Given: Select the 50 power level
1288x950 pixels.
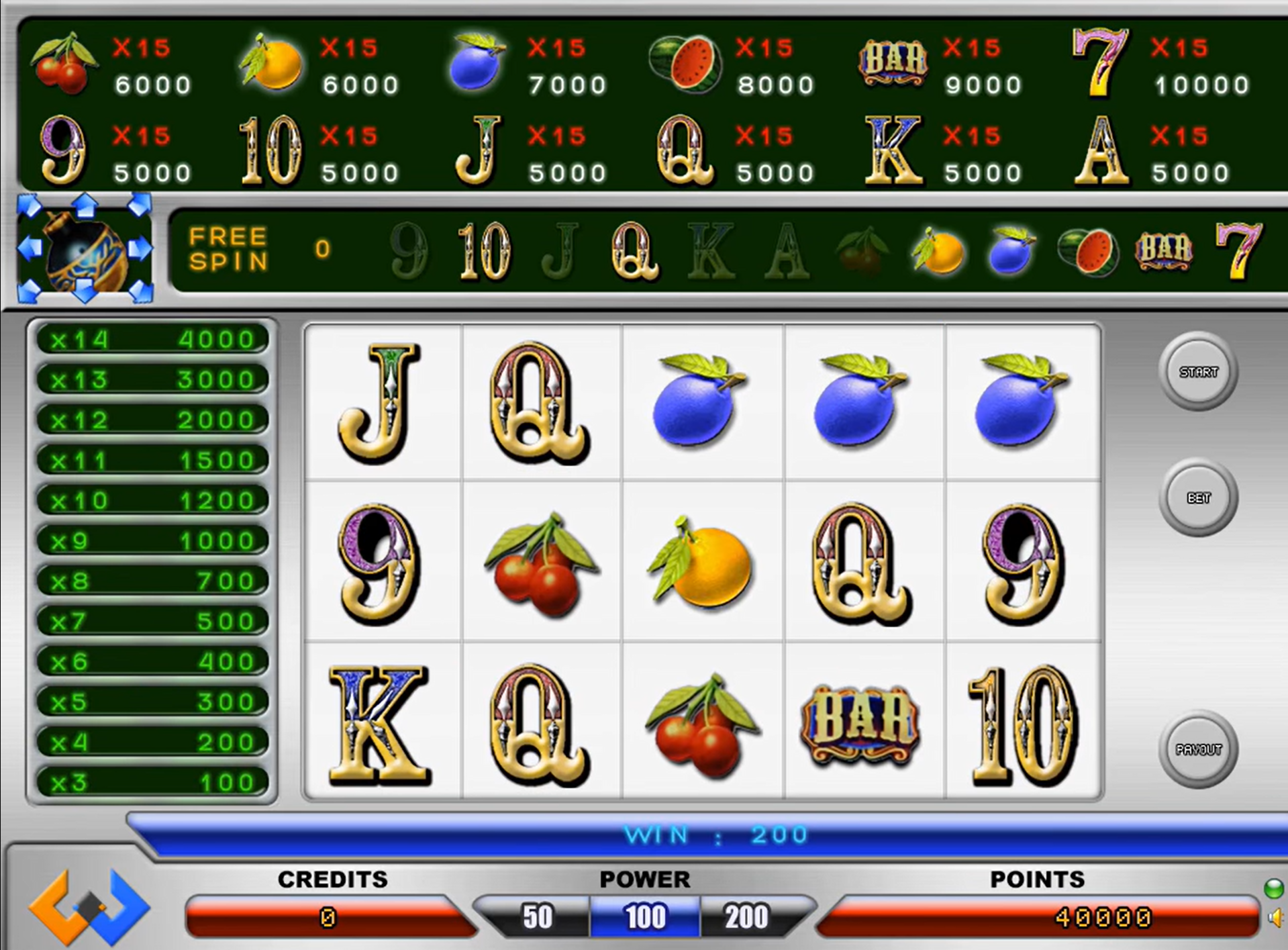Looking at the screenshot, I should tap(538, 917).
